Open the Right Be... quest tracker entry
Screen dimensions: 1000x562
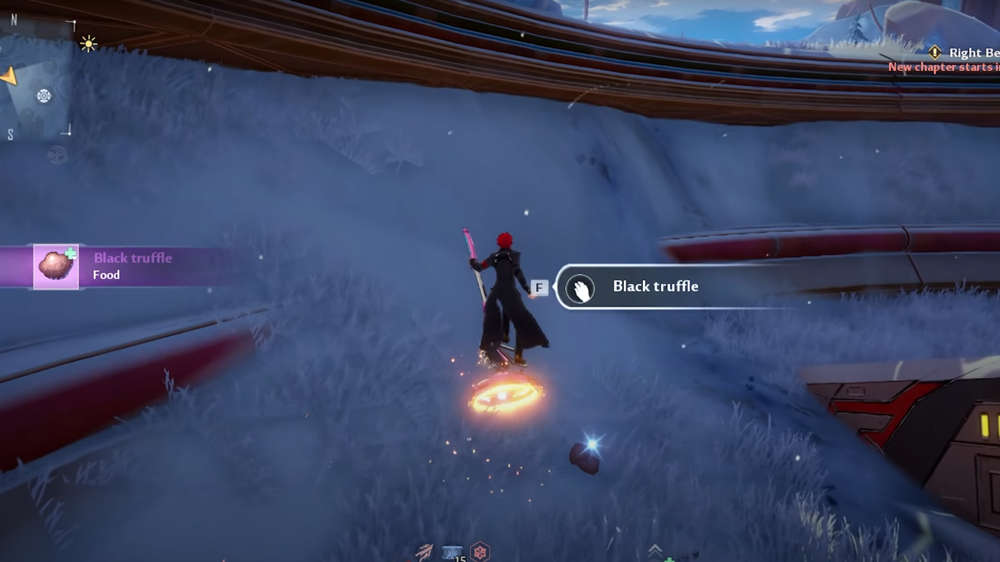(x=964, y=52)
